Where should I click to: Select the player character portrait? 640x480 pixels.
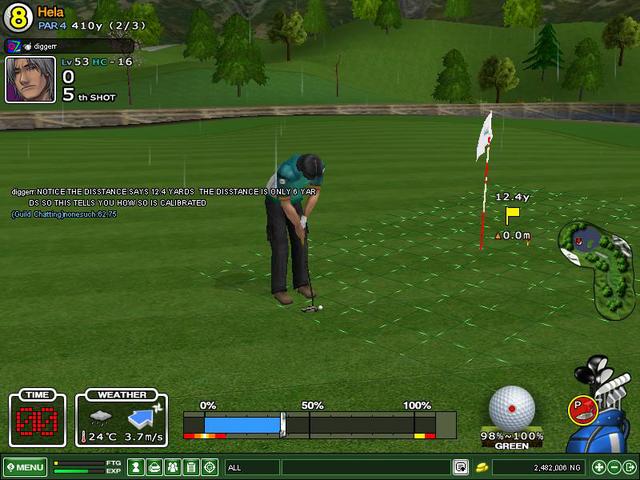(x=30, y=80)
